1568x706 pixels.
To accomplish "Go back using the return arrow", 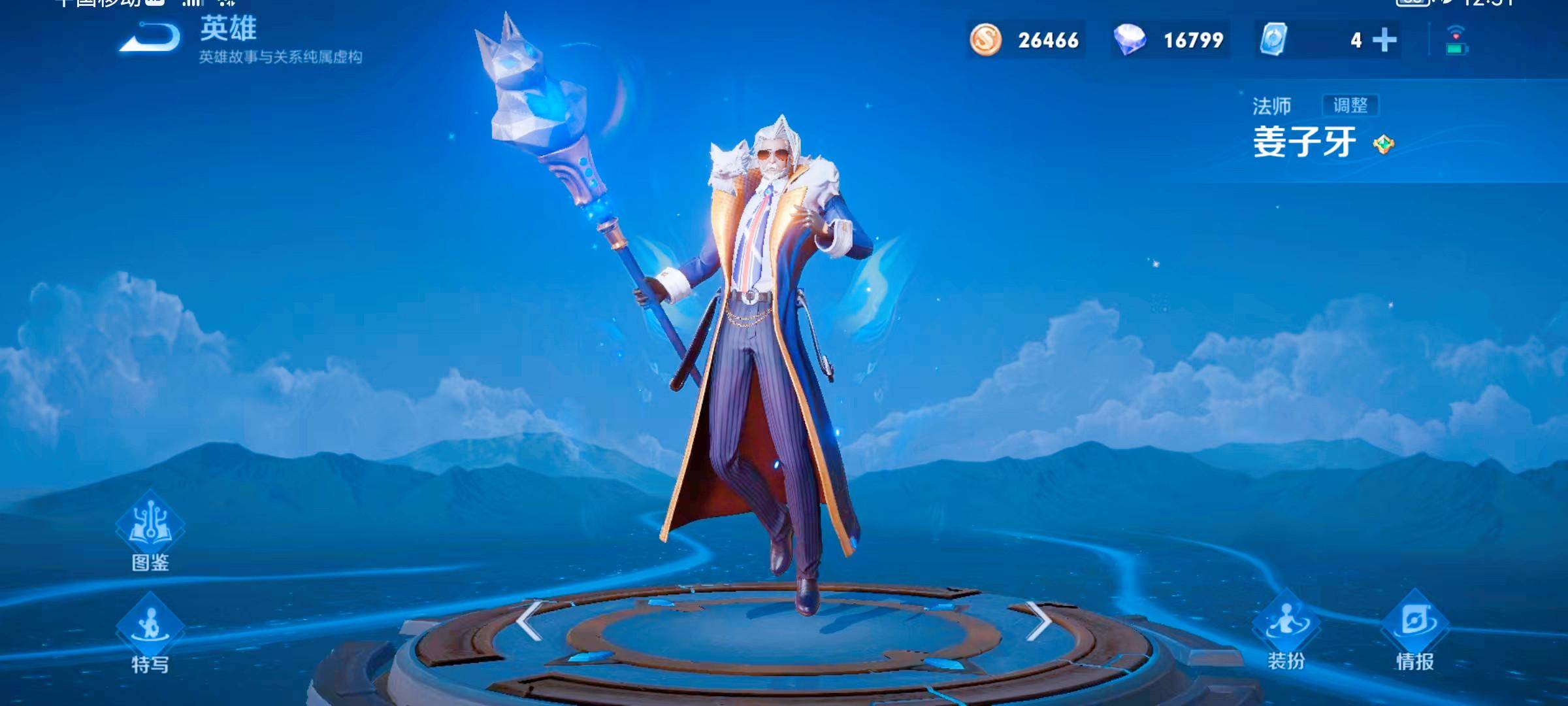I will point(150,38).
